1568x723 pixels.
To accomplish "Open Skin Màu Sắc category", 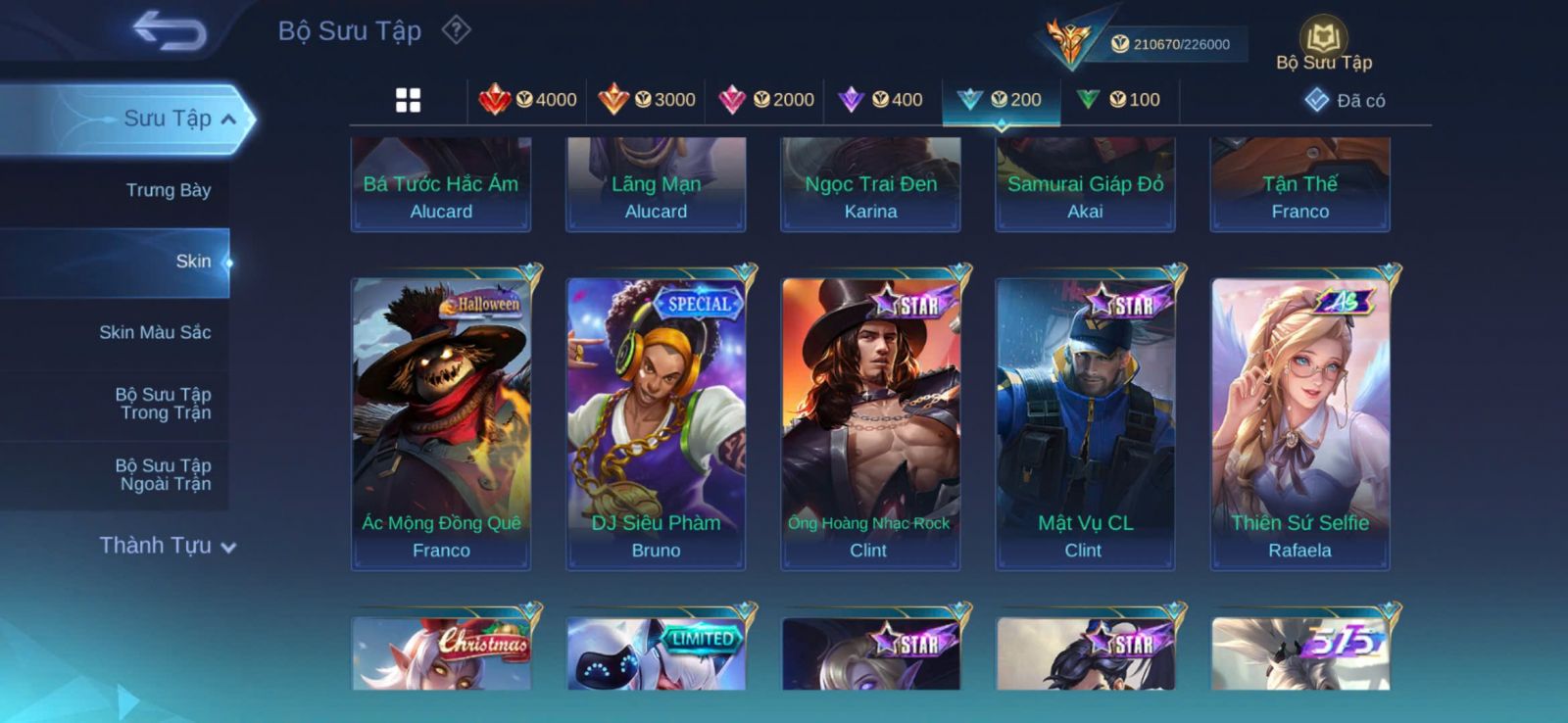I will pyautogui.click(x=155, y=332).
